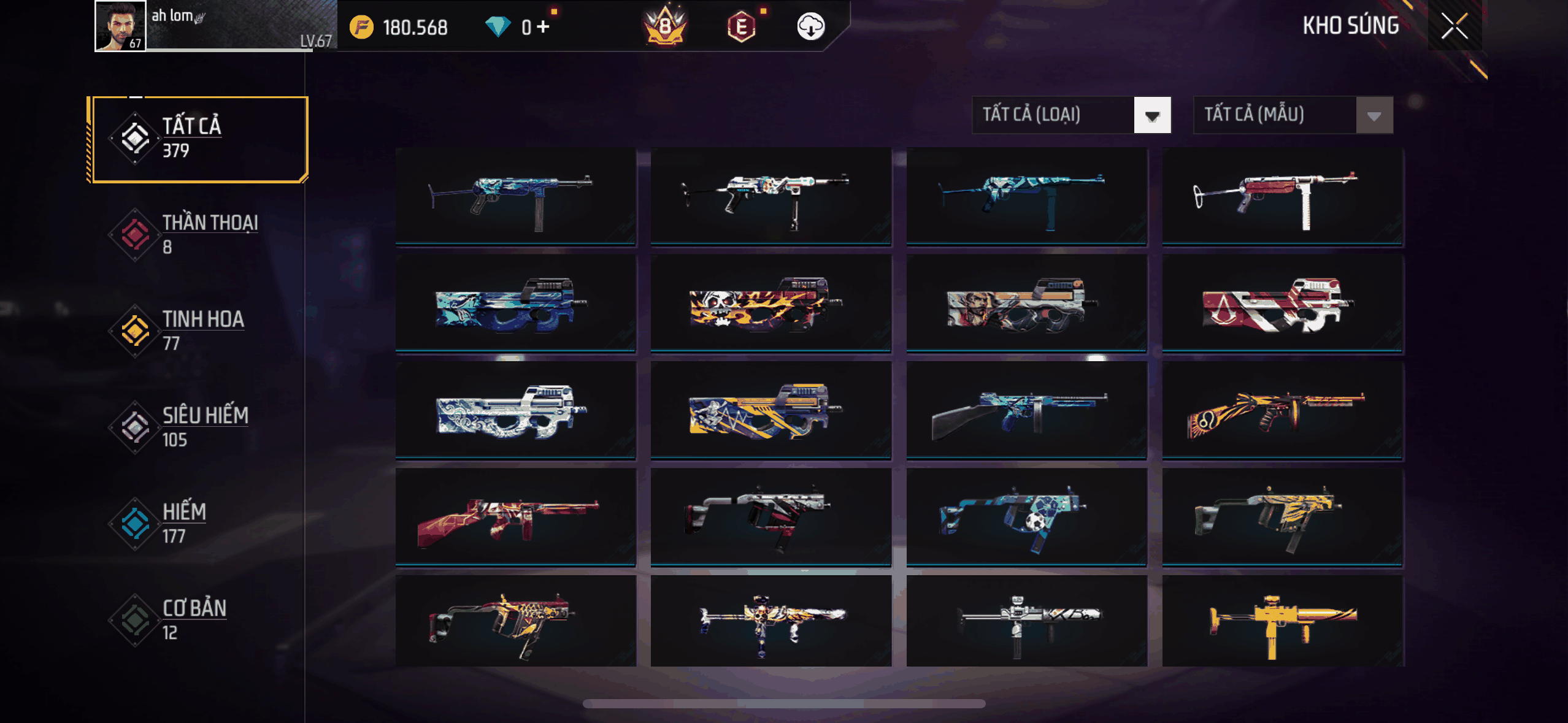
Task: Select the red MP40 with white magazine
Action: point(1282,196)
